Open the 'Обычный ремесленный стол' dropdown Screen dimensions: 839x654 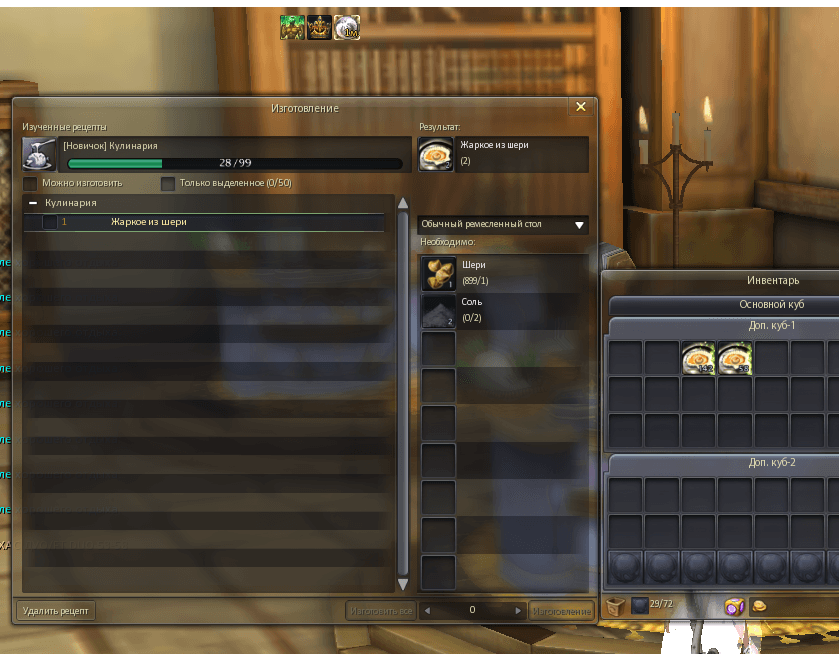click(502, 225)
